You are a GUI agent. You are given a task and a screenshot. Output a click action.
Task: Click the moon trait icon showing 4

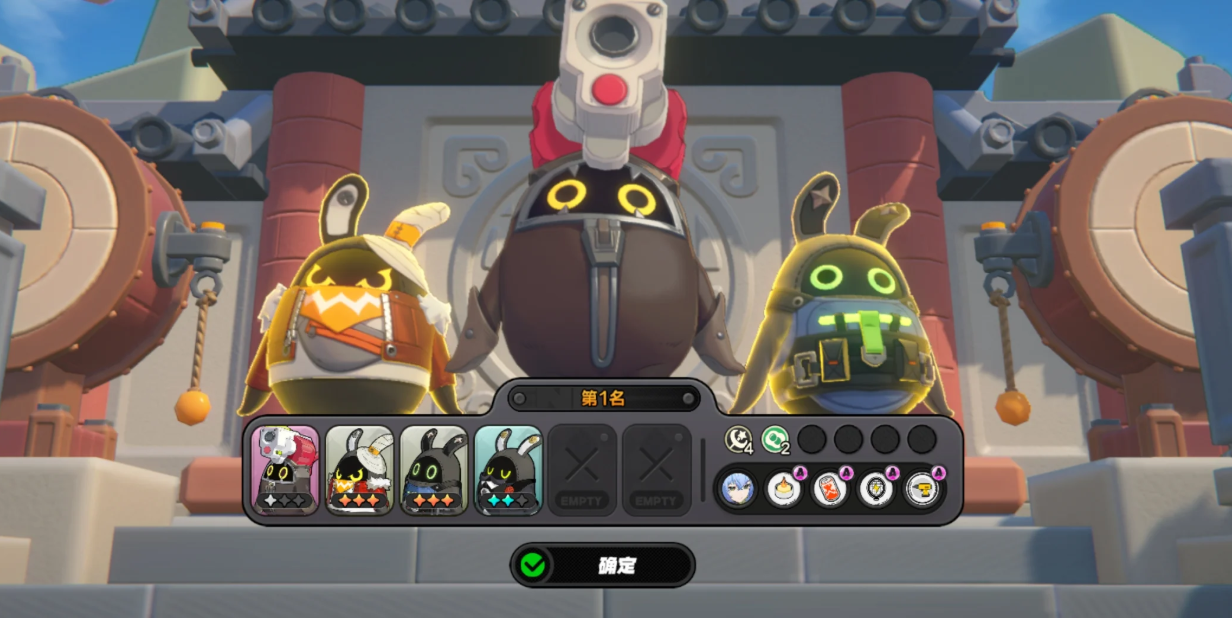pyautogui.click(x=738, y=439)
